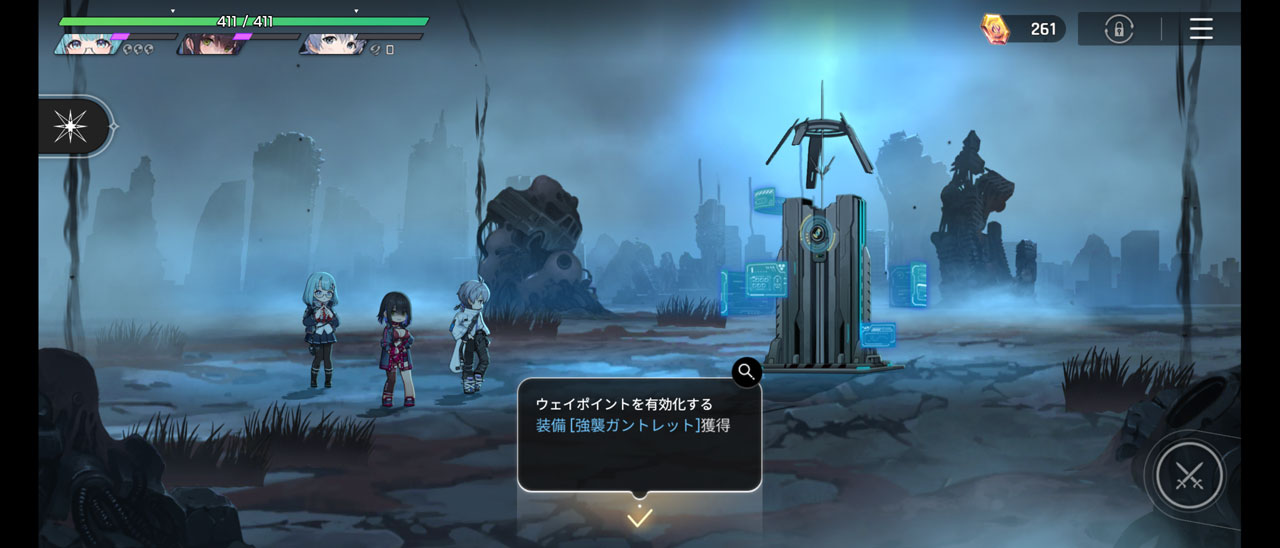Viewport: 1280px width, 548px height.
Task: Activate the crossed swords attack button
Action: coord(1189,477)
